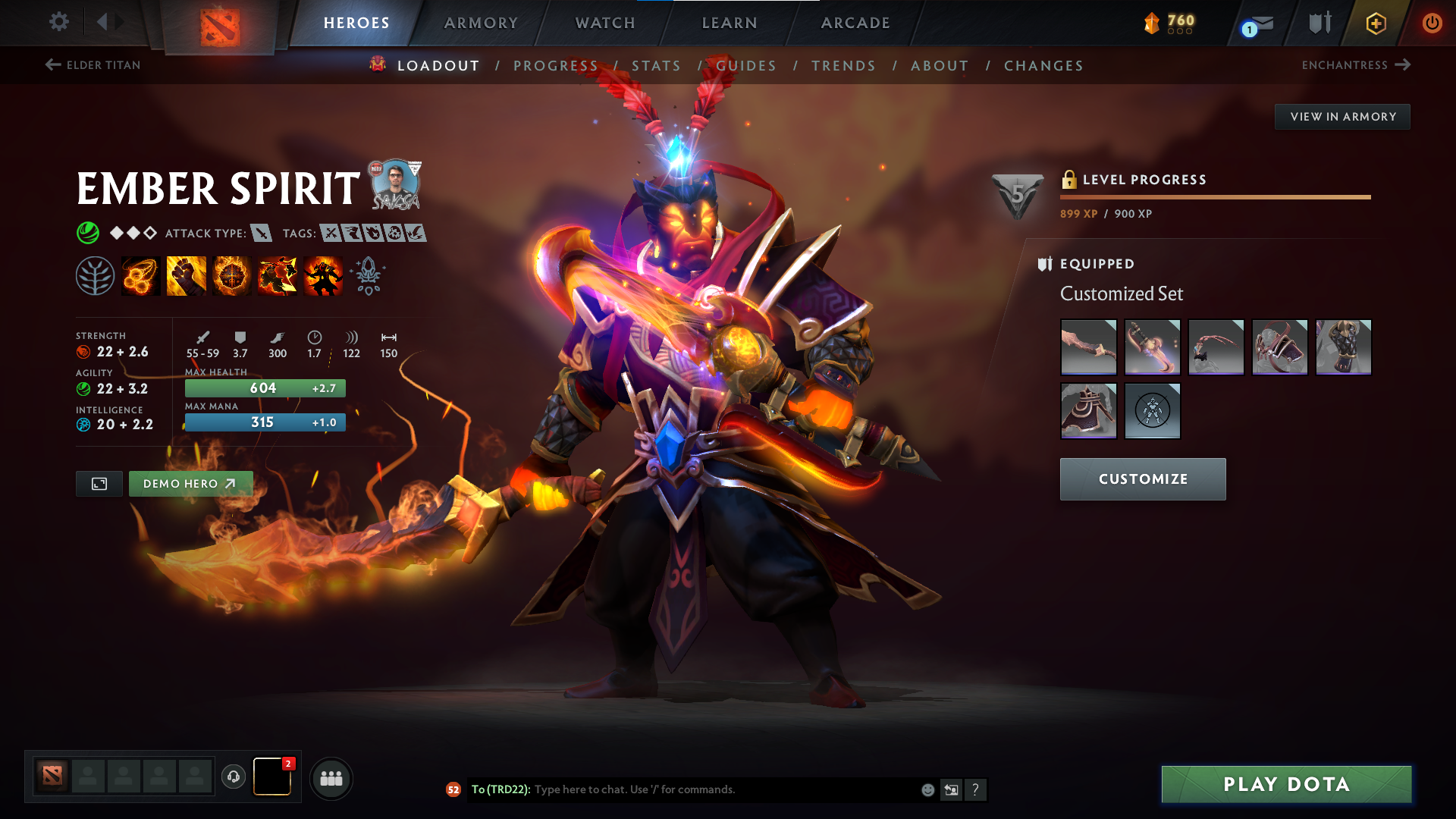Viewport: 1456px width, 819px height.
Task: Click the Aghanim's Scepter upgrade icon
Action: [369, 276]
